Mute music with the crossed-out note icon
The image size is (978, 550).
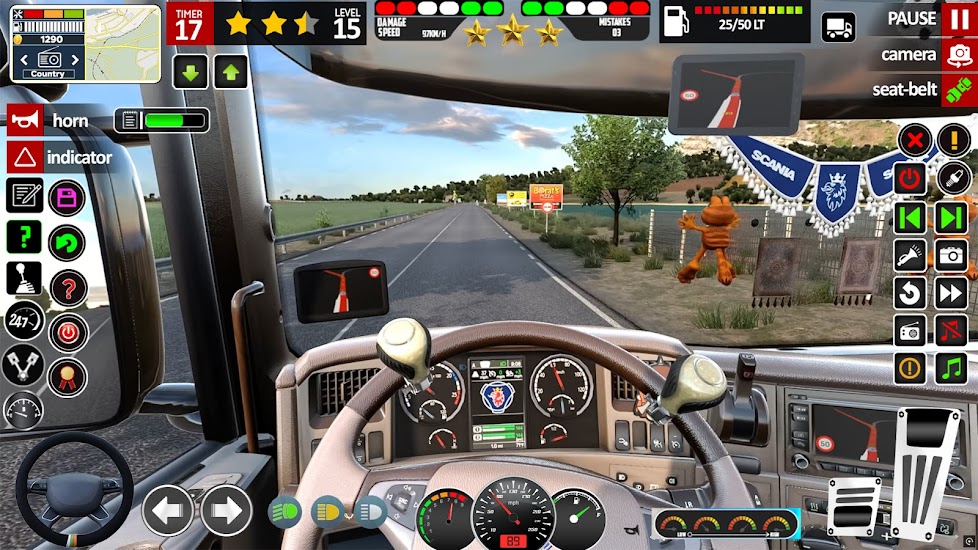(951, 330)
